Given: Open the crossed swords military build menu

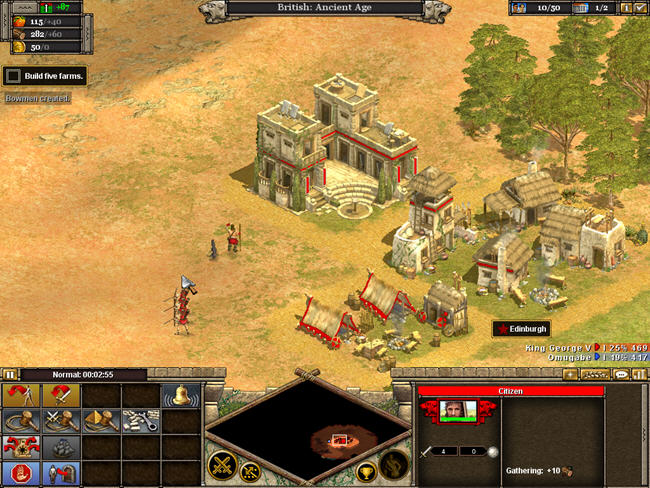Looking at the screenshot, I should (59, 420).
